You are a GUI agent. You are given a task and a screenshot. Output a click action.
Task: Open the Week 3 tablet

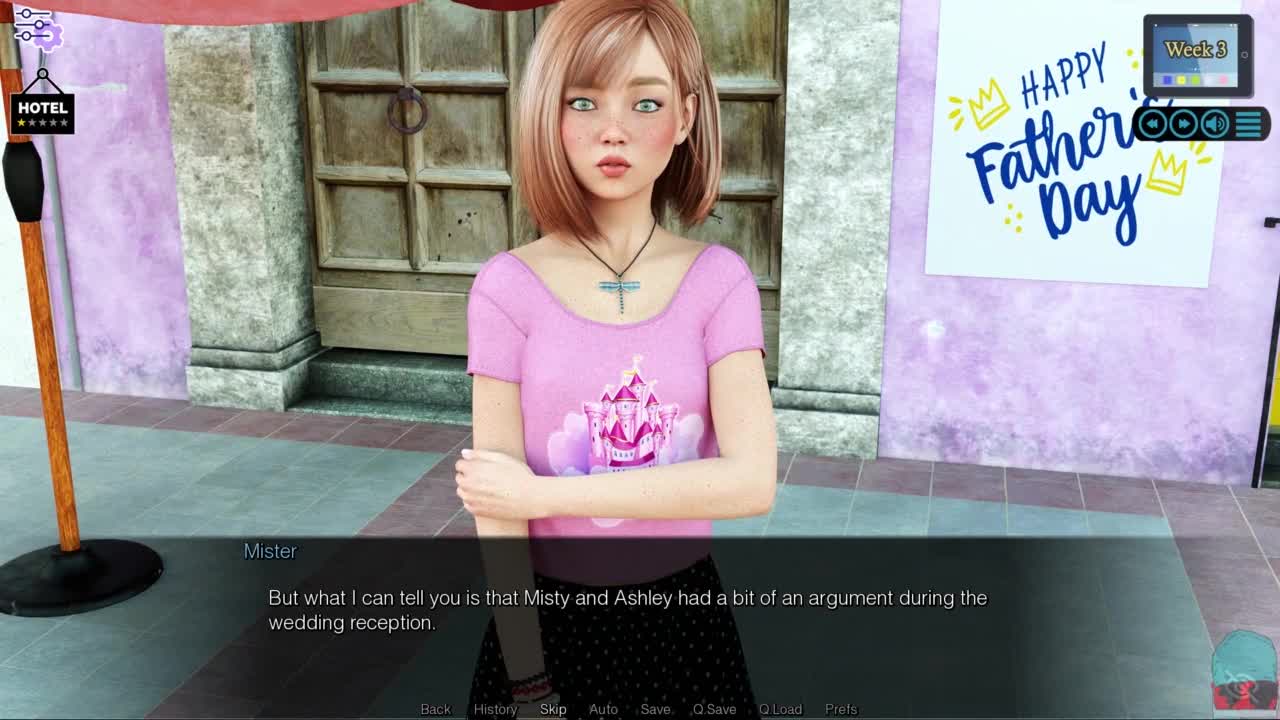pyautogui.click(x=1196, y=55)
